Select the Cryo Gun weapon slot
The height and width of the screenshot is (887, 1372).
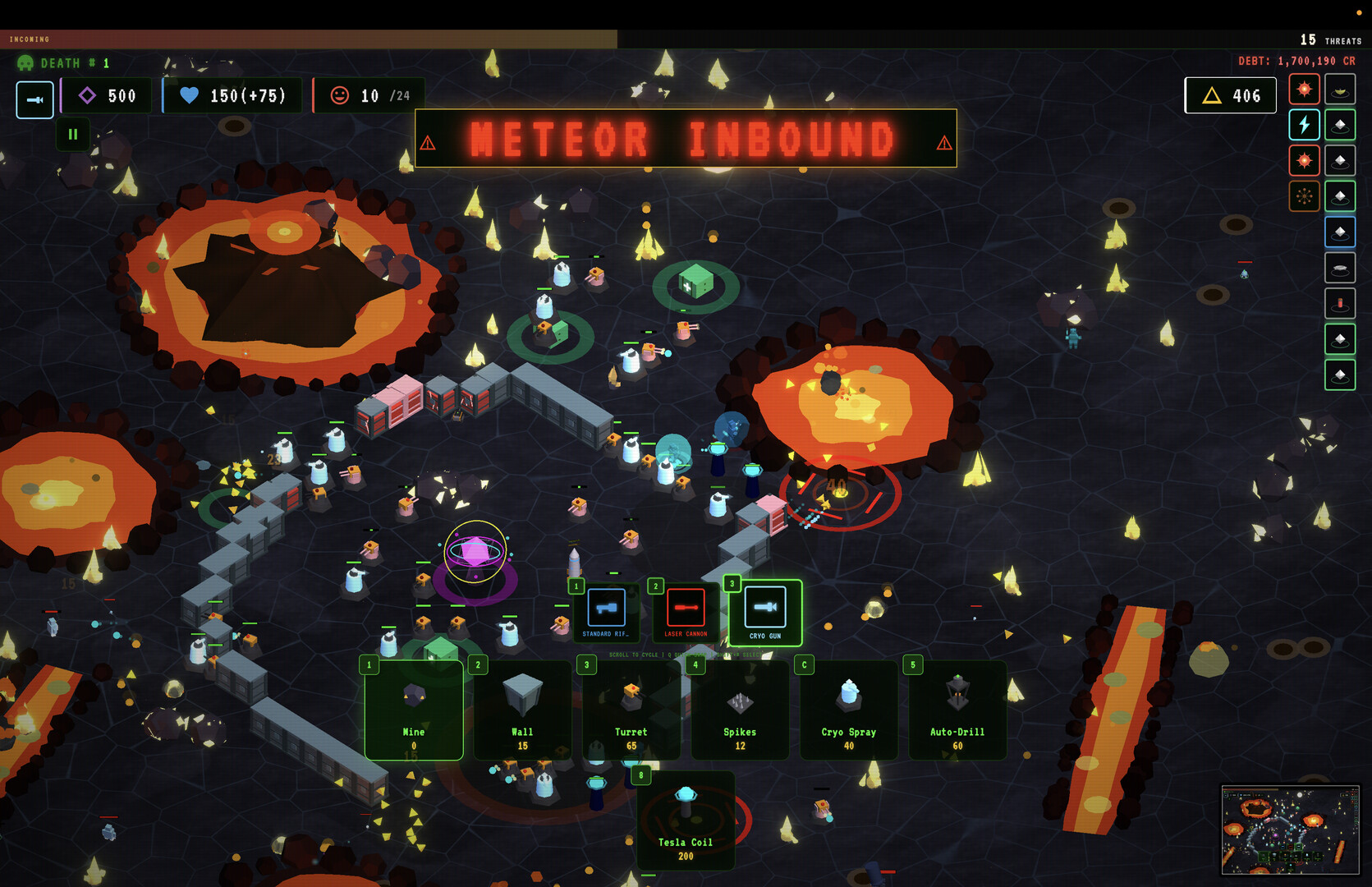pyautogui.click(x=764, y=612)
